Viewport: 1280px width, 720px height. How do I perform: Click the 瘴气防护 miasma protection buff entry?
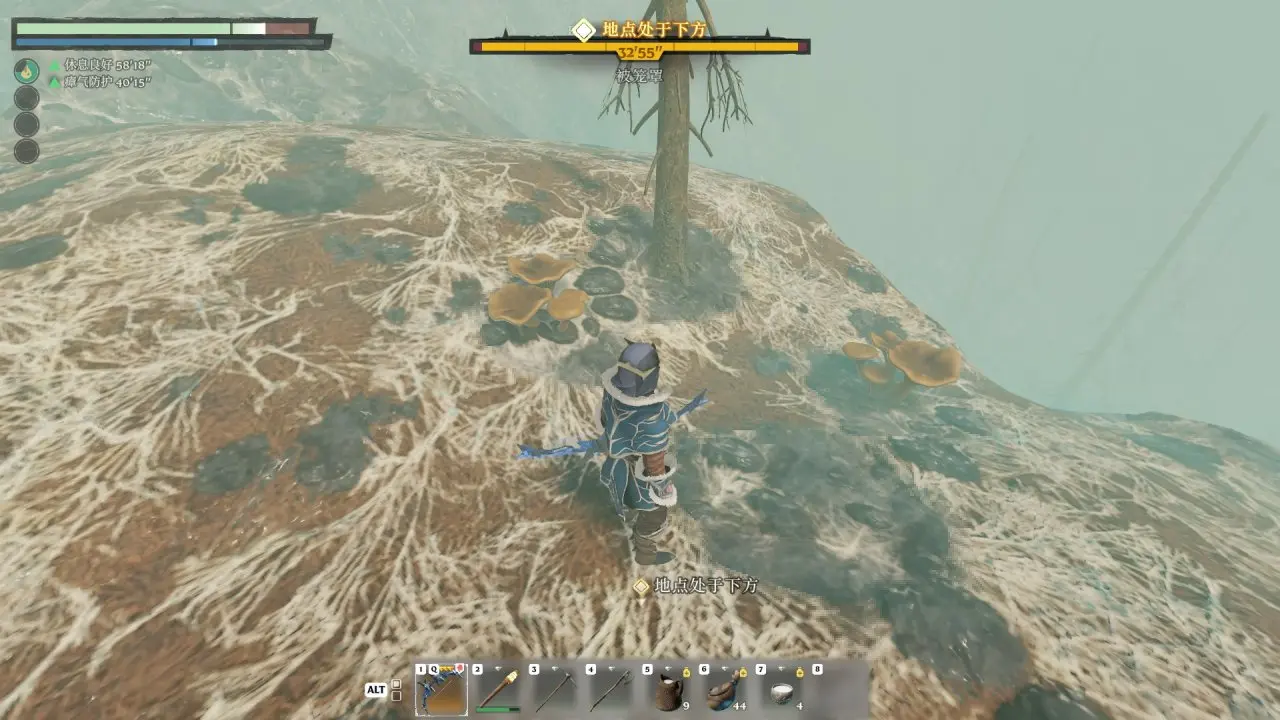click(x=100, y=82)
